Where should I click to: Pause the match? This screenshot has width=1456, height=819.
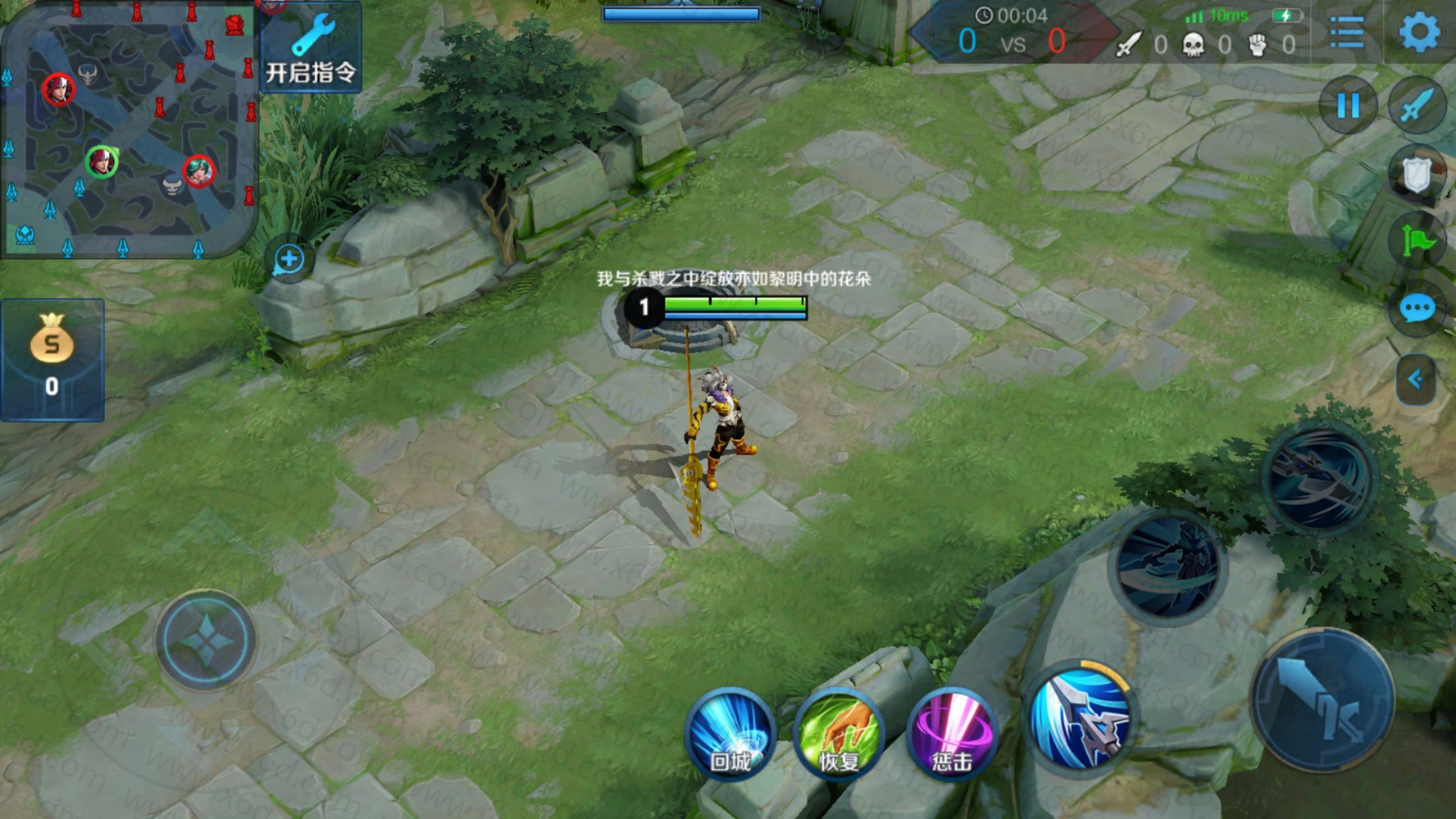point(1348,106)
